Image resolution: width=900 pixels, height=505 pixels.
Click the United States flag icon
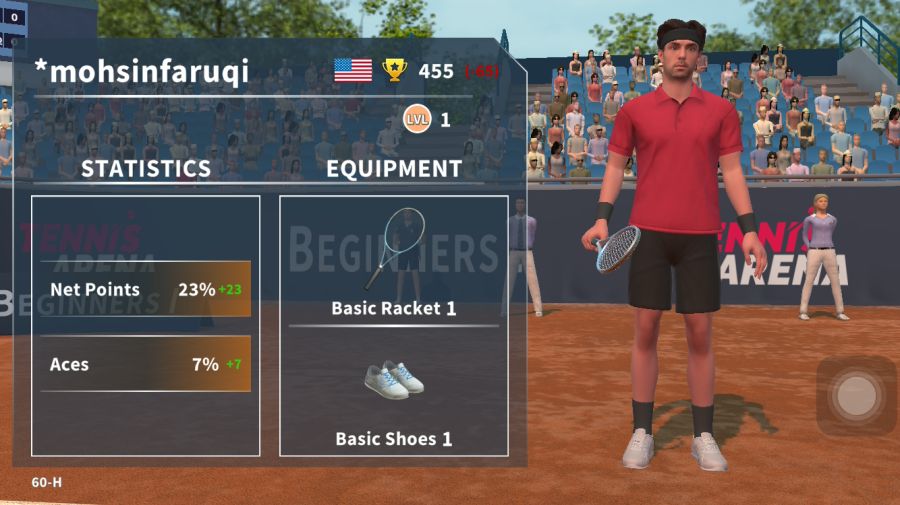click(x=353, y=70)
